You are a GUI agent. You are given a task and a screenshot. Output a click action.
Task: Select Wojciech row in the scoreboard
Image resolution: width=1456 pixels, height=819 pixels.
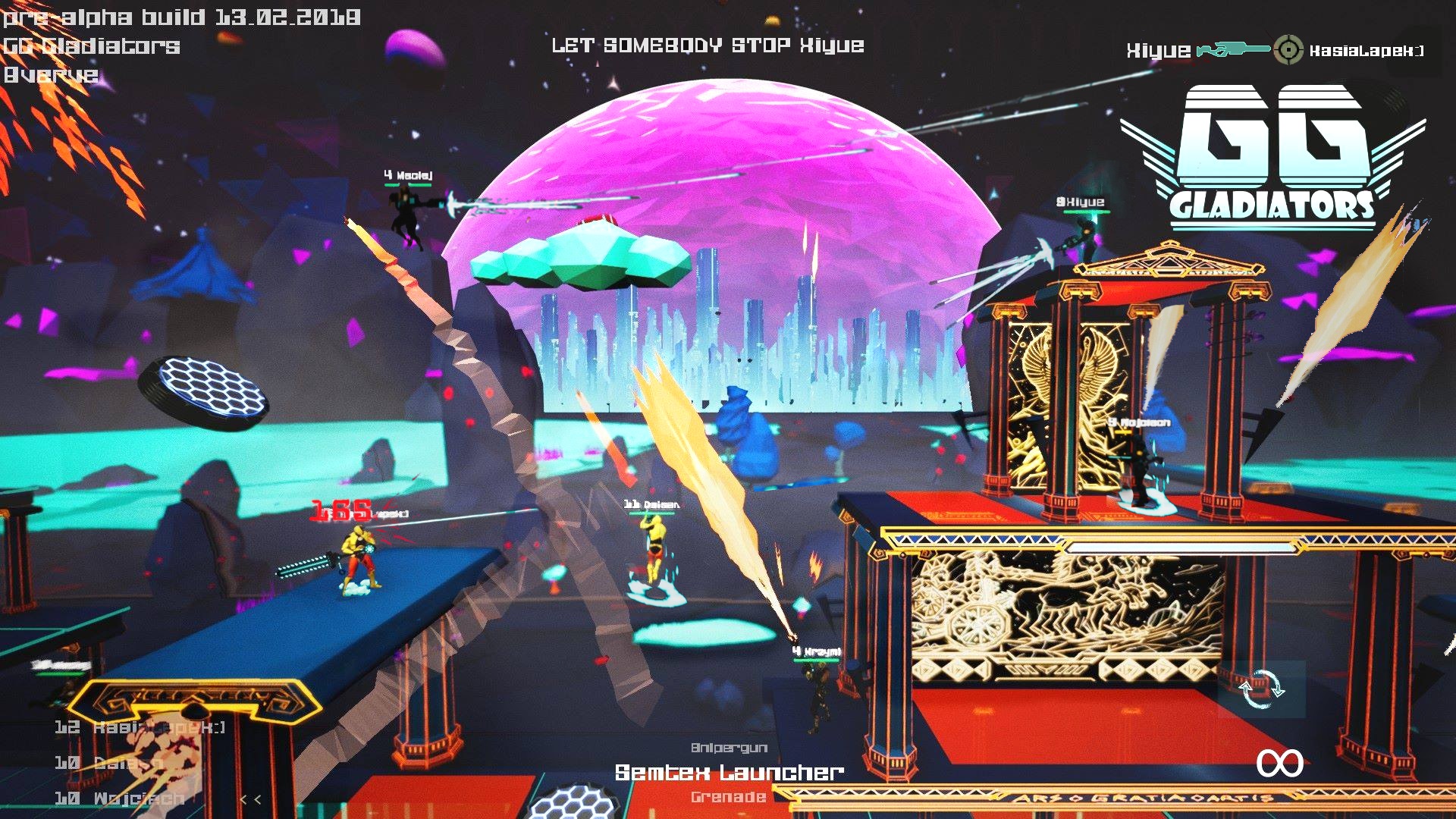pos(120,799)
